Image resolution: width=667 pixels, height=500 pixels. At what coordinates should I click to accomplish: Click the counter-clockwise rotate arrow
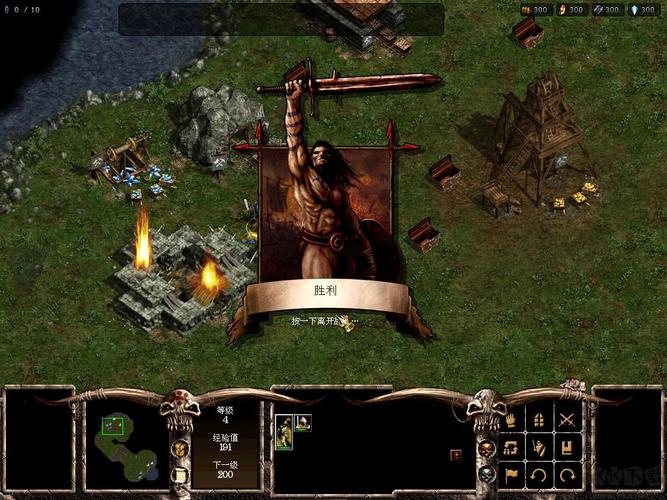coord(540,474)
